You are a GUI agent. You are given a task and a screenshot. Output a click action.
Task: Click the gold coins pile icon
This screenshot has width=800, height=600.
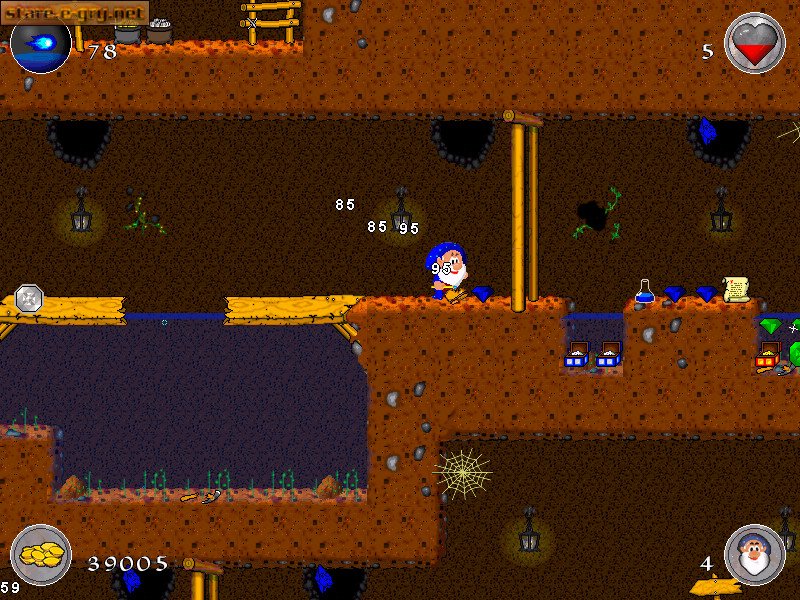click(41, 555)
